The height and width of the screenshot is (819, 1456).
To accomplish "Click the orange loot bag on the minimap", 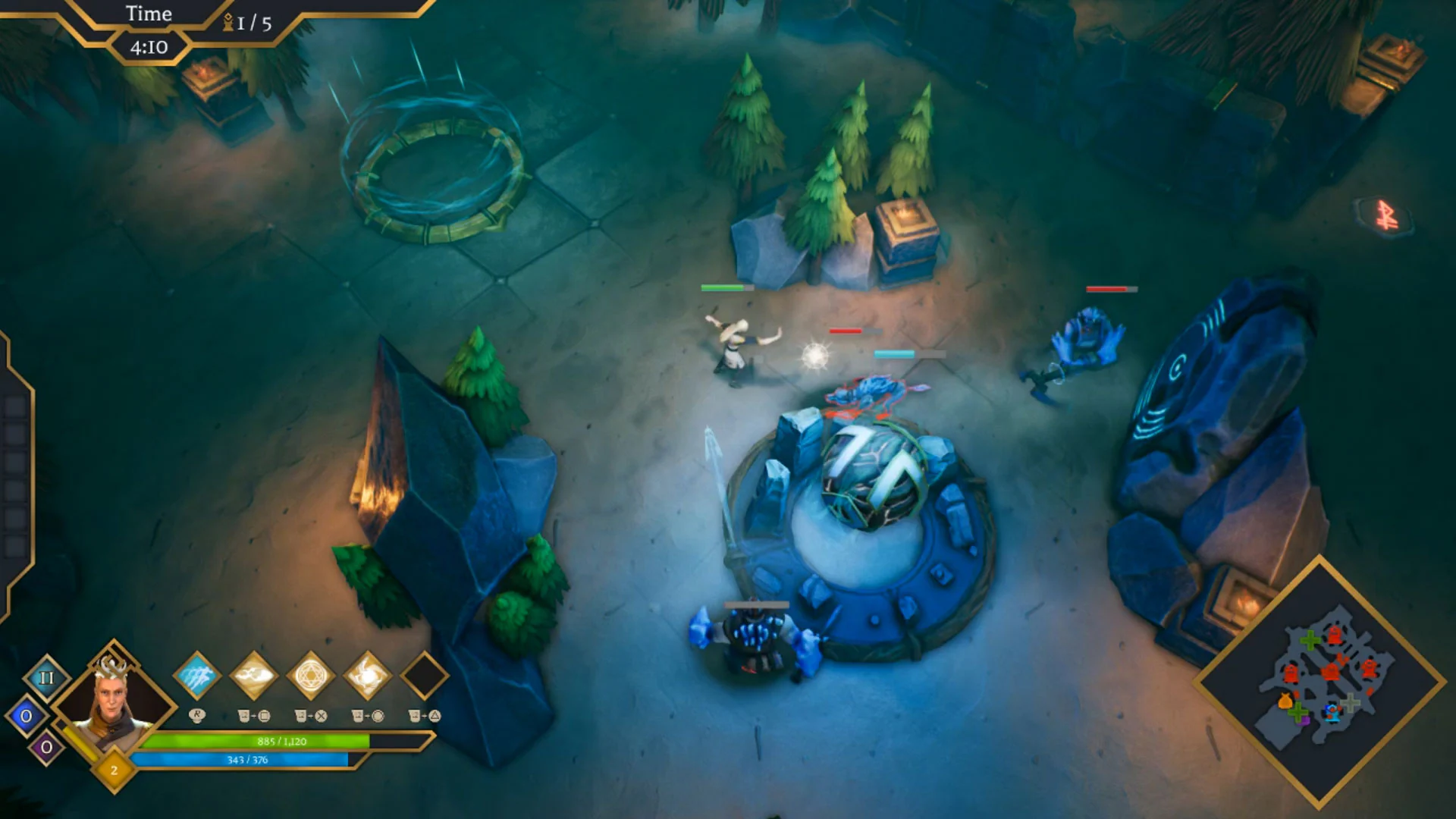I will 1285,701.
